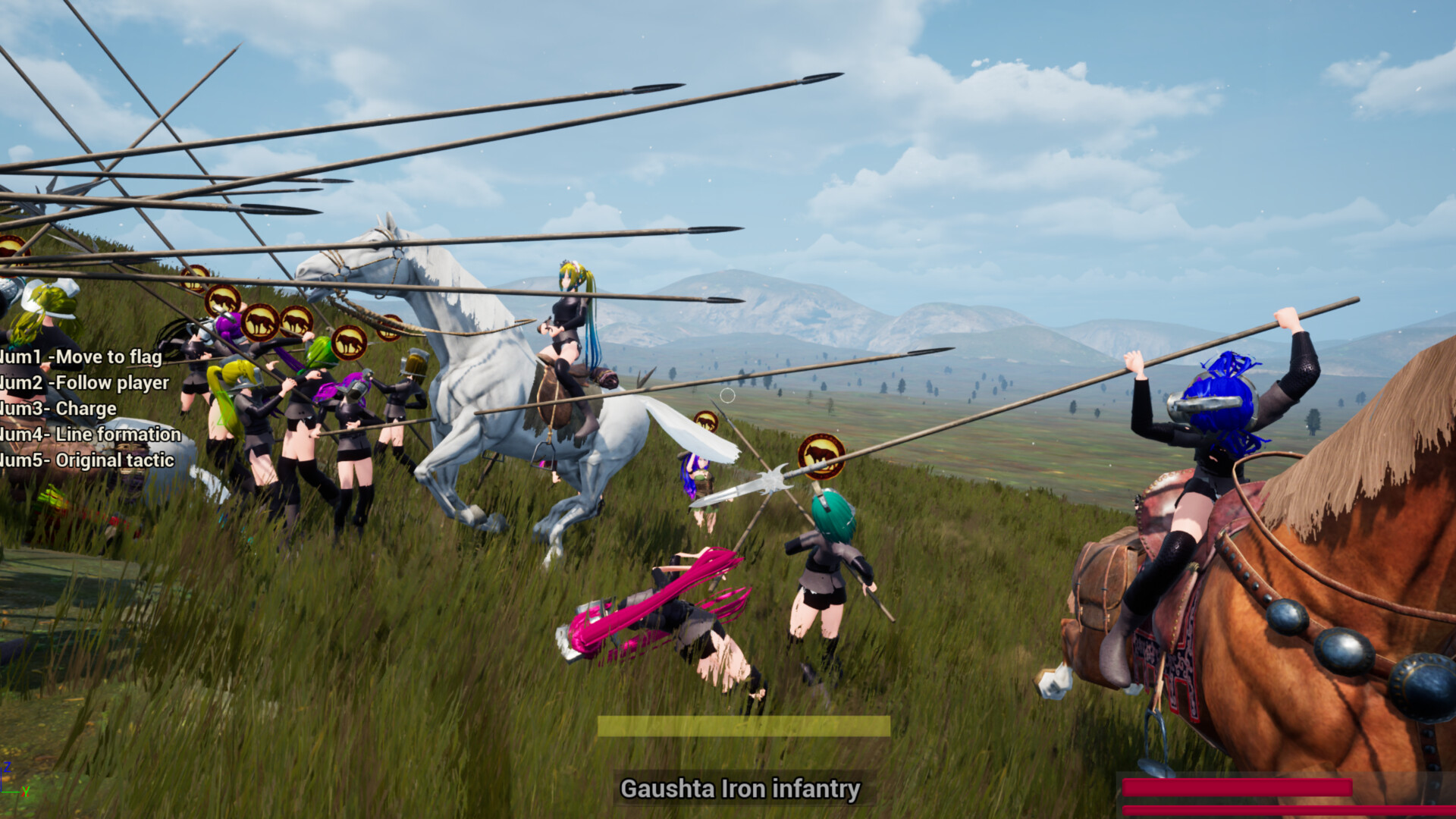Click the Num1 Move to flag menu entry

80,356
